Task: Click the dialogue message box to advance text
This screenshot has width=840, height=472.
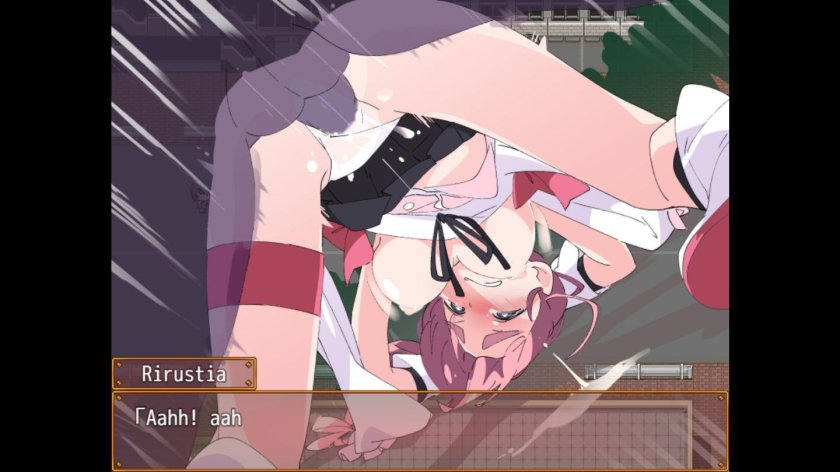Action: (420, 430)
